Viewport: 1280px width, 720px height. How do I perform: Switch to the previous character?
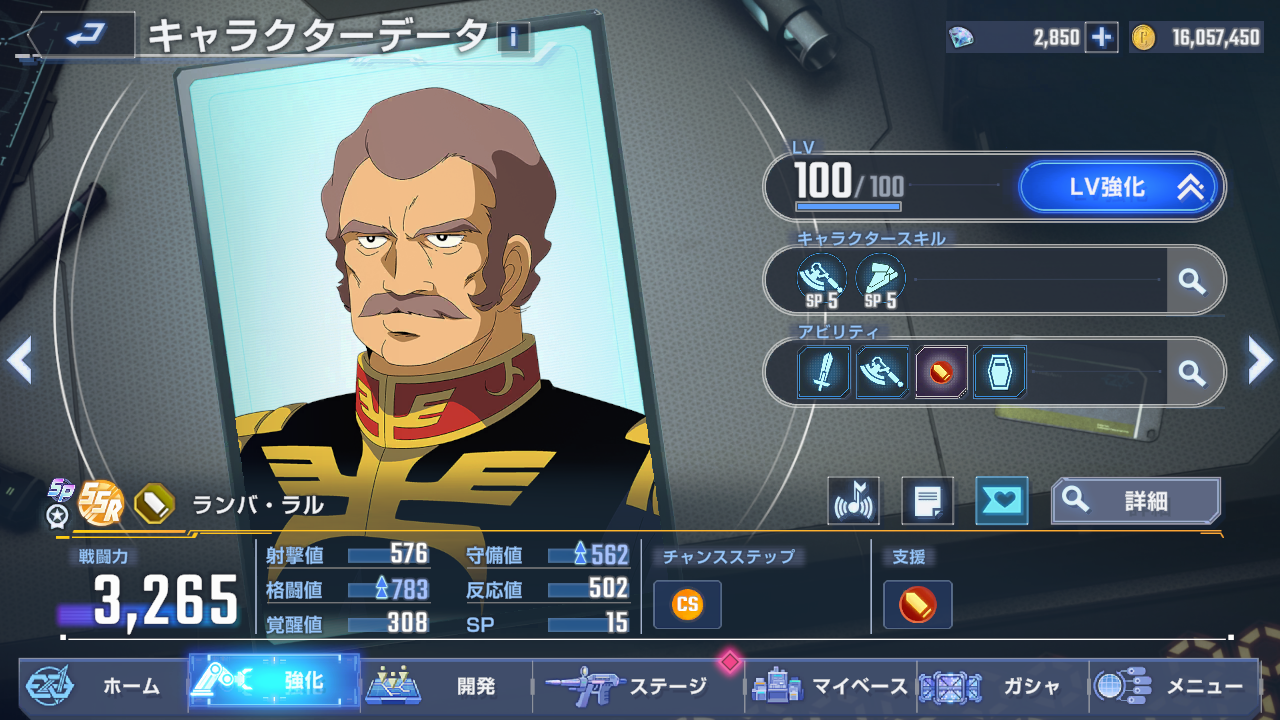[x=20, y=360]
